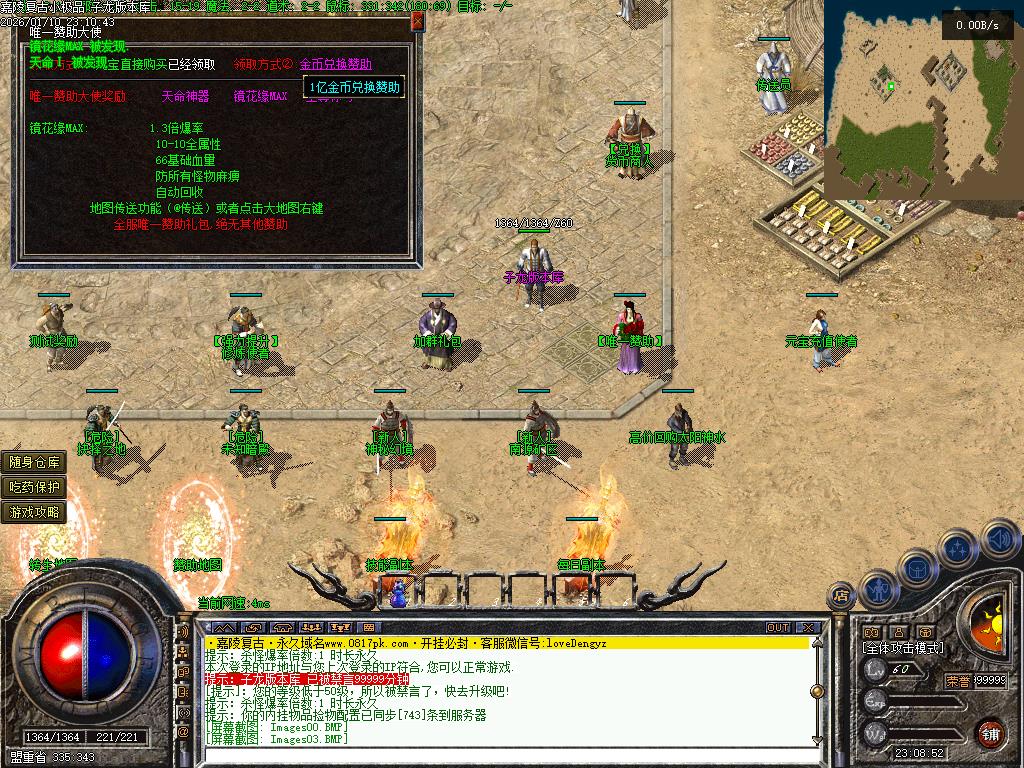
Task: Click the red 铺 stall button
Action: click(x=990, y=732)
